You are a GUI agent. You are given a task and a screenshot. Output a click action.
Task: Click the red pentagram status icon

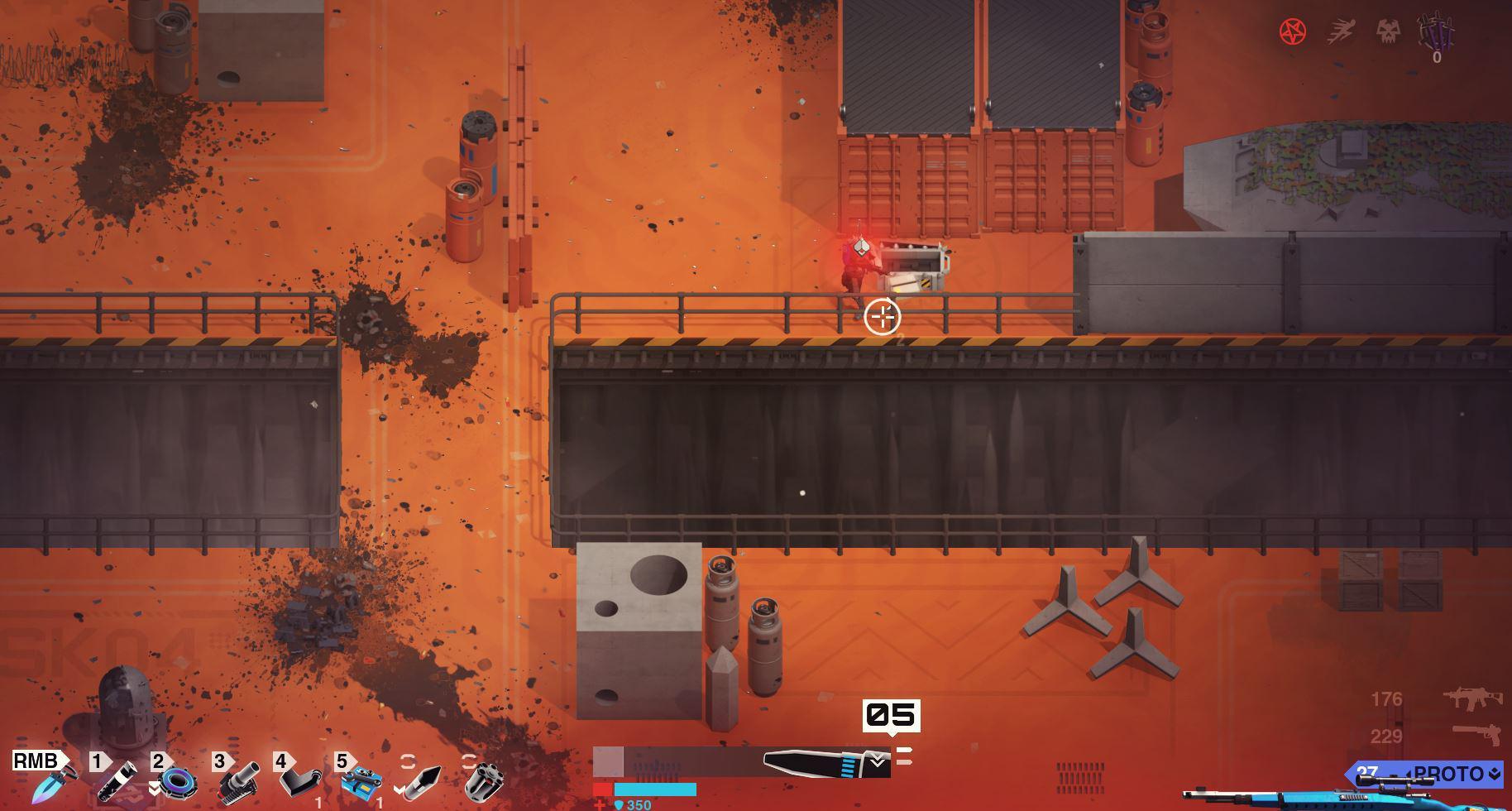coord(1294,31)
